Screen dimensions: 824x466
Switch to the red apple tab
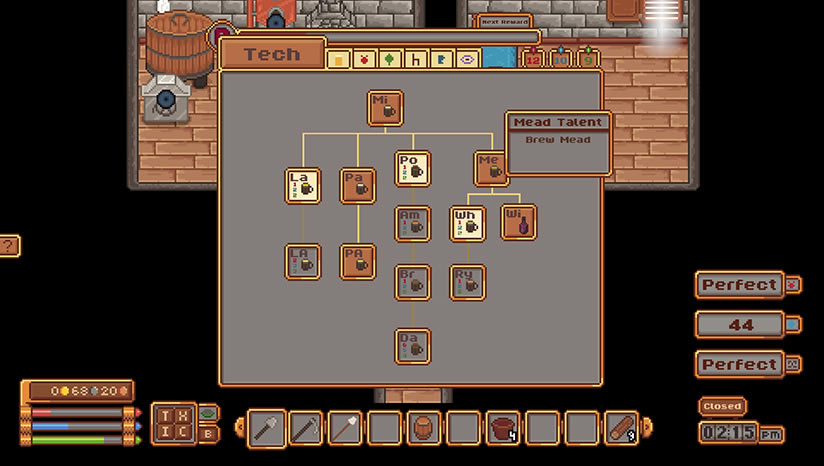[365, 60]
